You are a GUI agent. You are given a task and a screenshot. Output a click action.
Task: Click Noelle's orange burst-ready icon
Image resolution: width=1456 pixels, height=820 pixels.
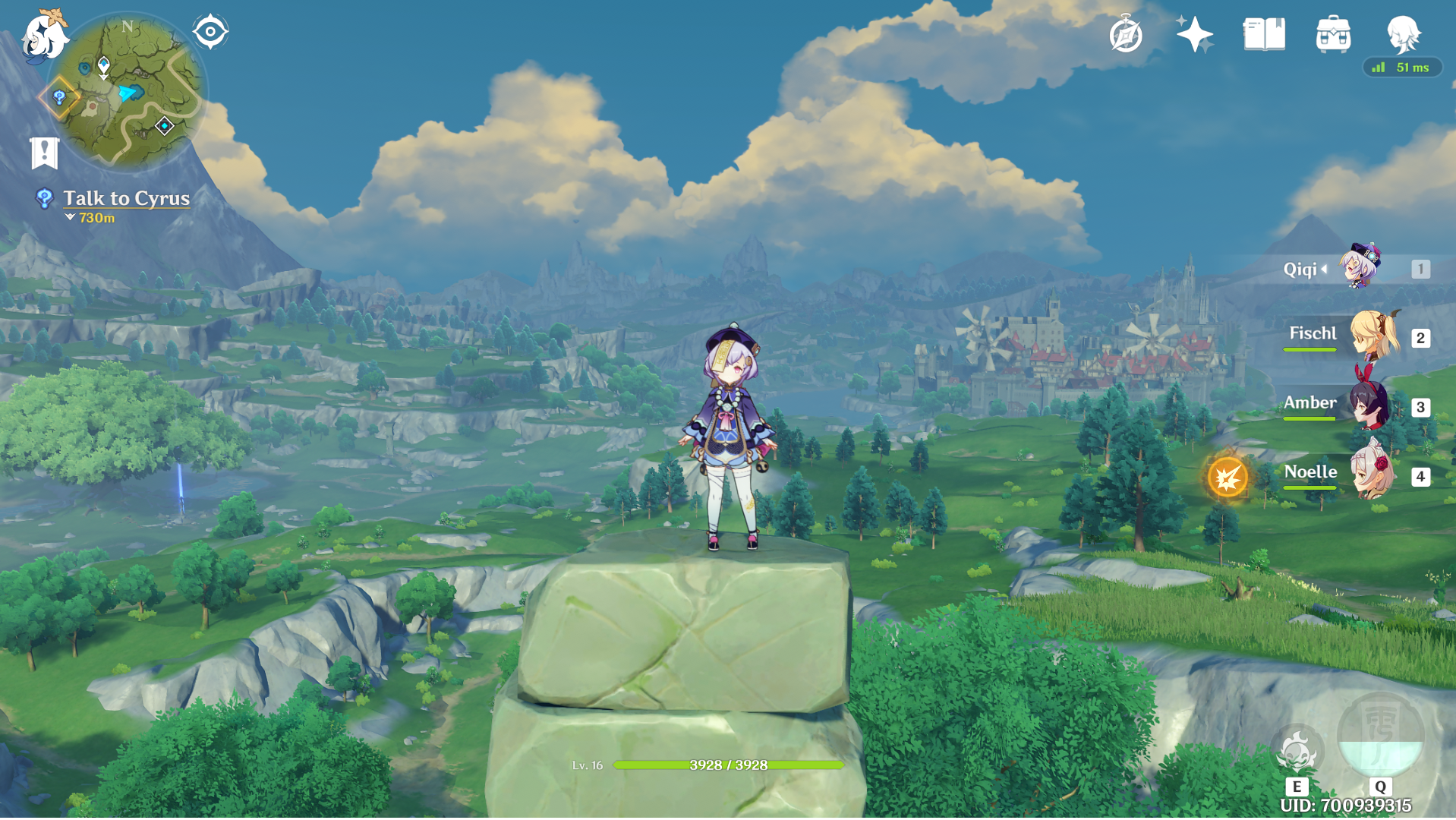pyautogui.click(x=1228, y=478)
